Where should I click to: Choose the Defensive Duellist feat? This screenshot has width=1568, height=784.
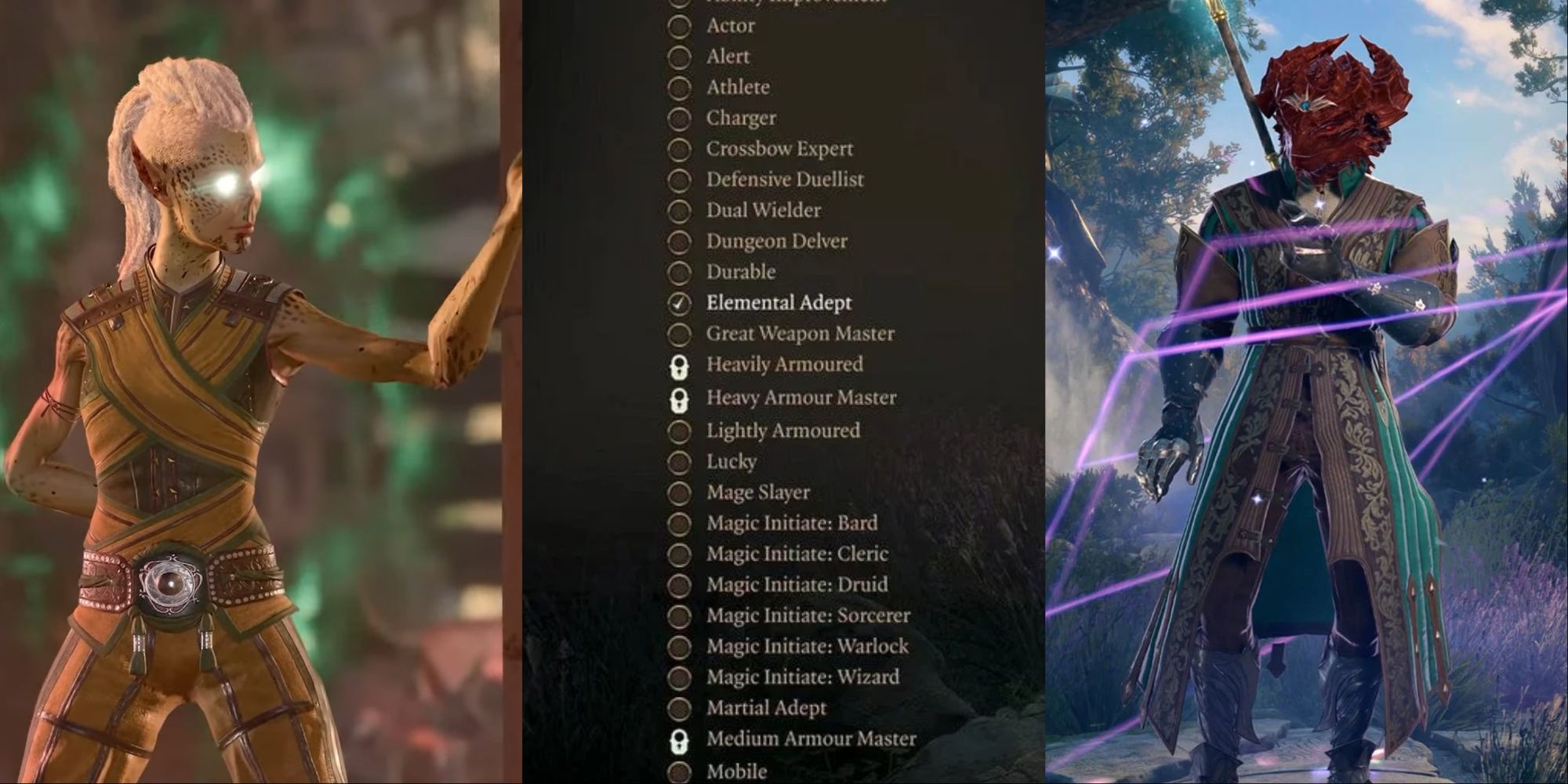678,180
